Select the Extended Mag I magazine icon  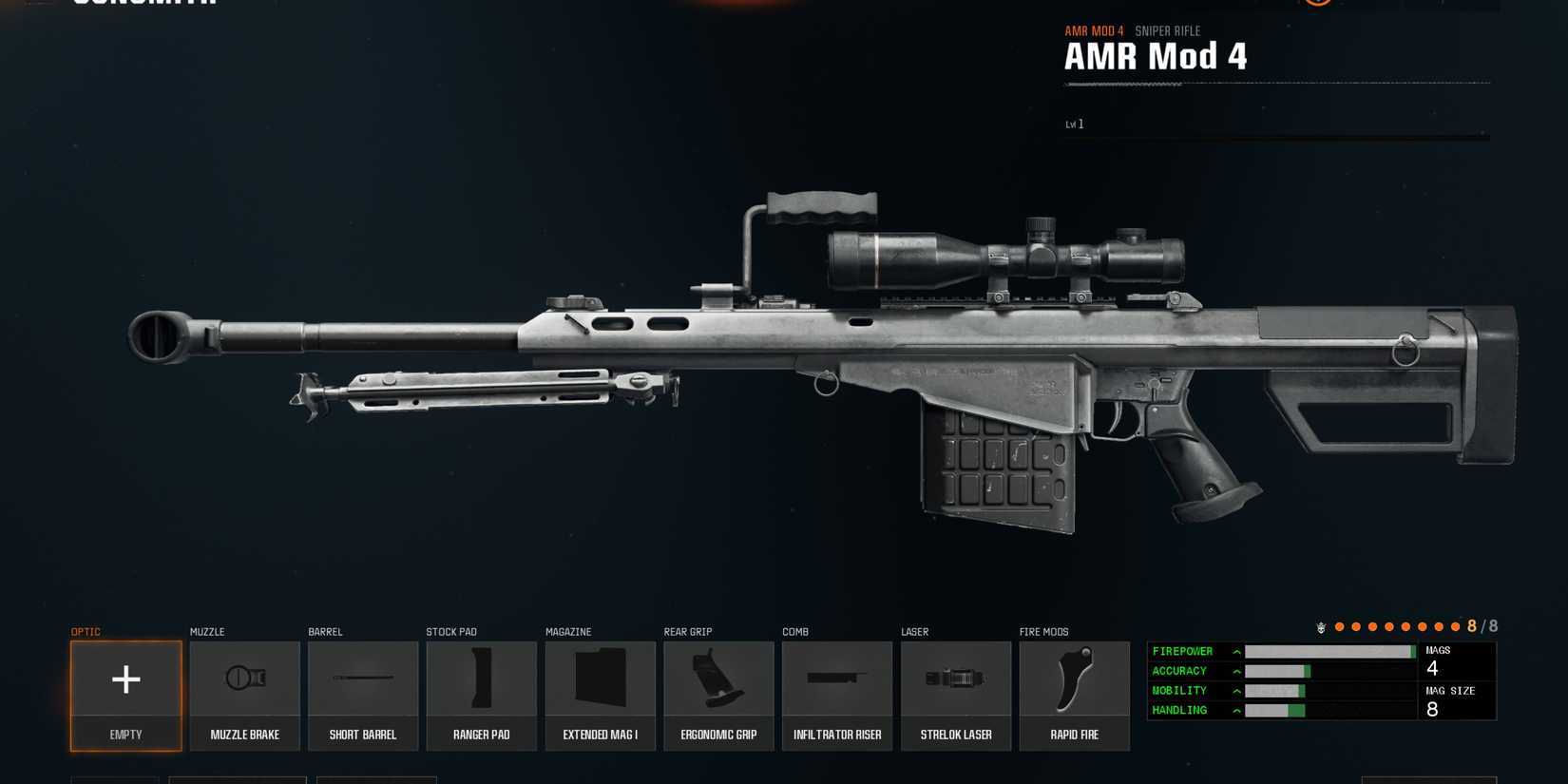pyautogui.click(x=600, y=679)
